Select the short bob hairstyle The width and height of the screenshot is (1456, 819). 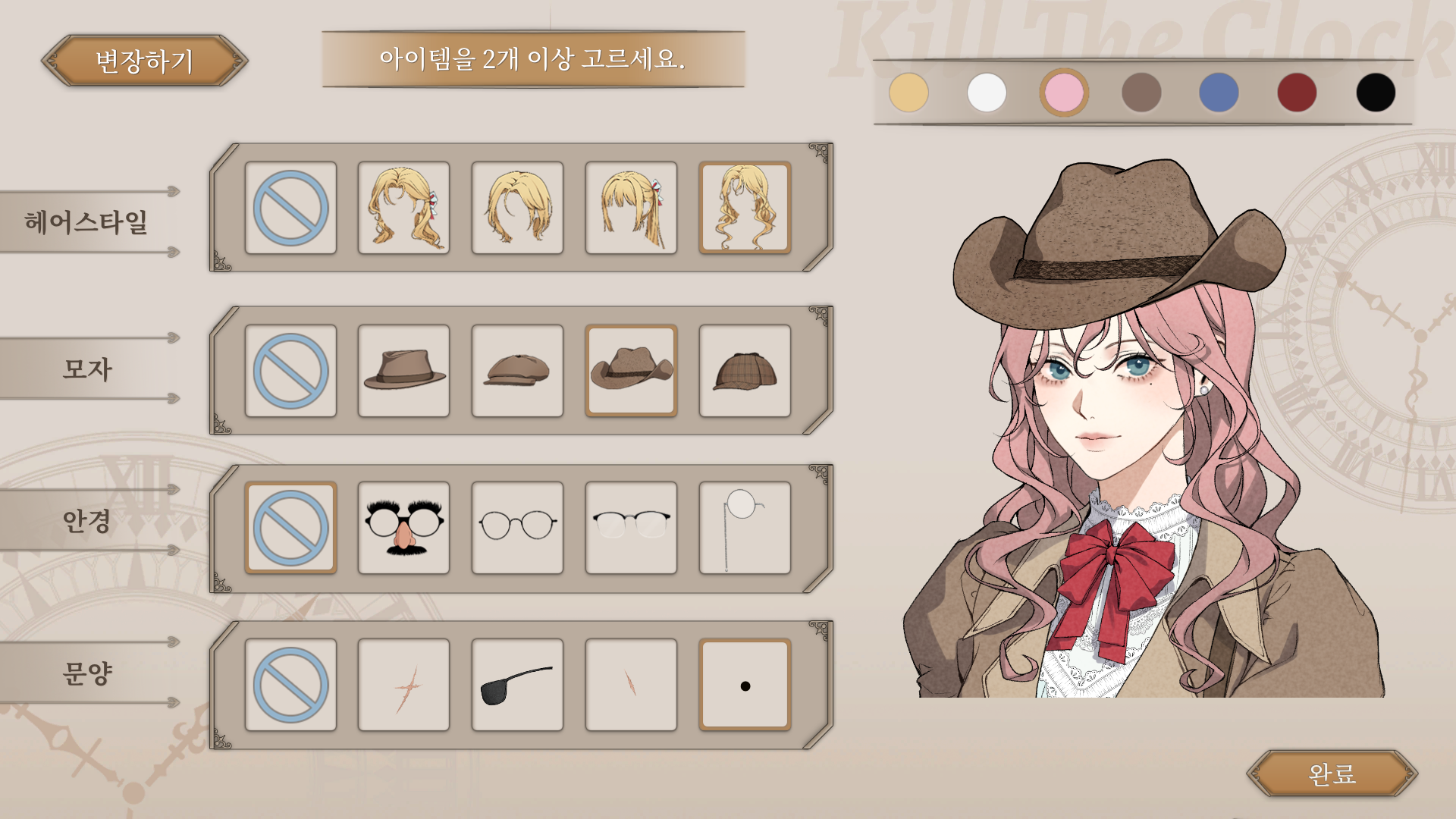point(518,207)
